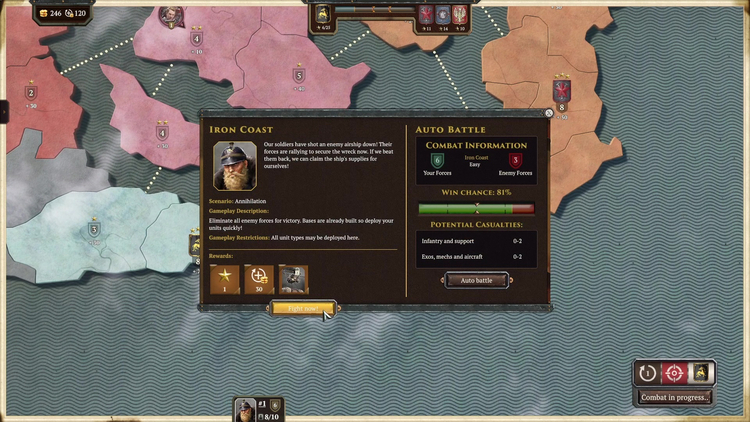Open the hero portrait at bottom of screen

pos(245,410)
